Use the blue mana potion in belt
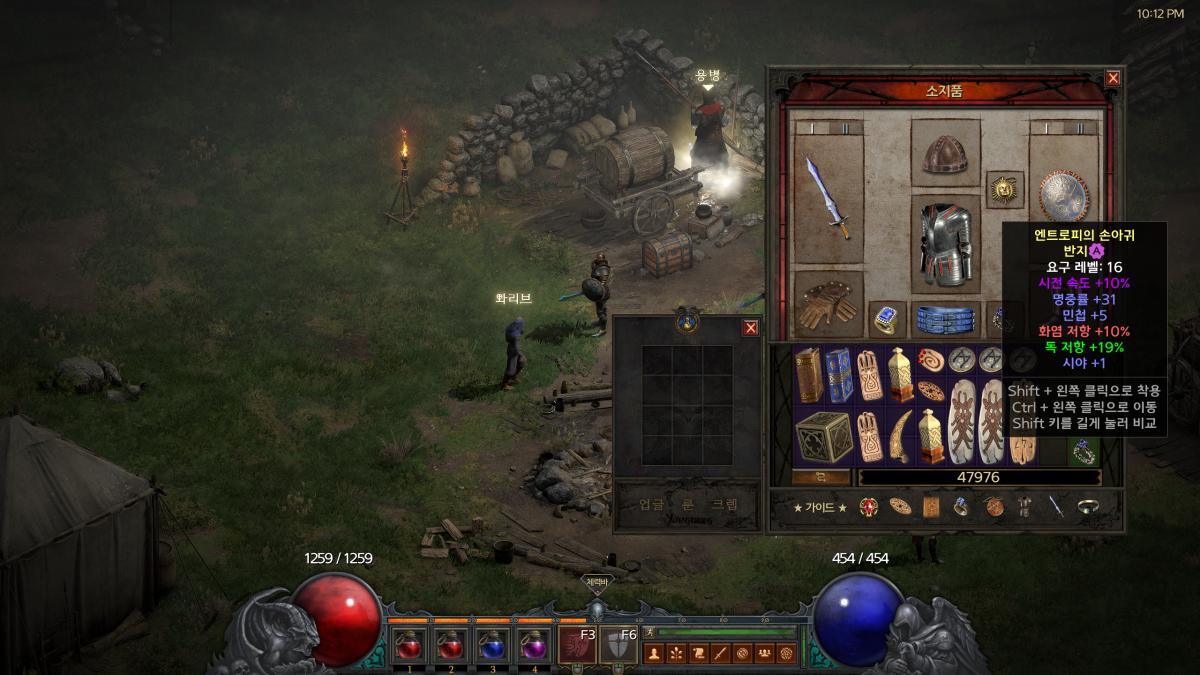Viewport: 1200px width, 675px height. (x=493, y=645)
